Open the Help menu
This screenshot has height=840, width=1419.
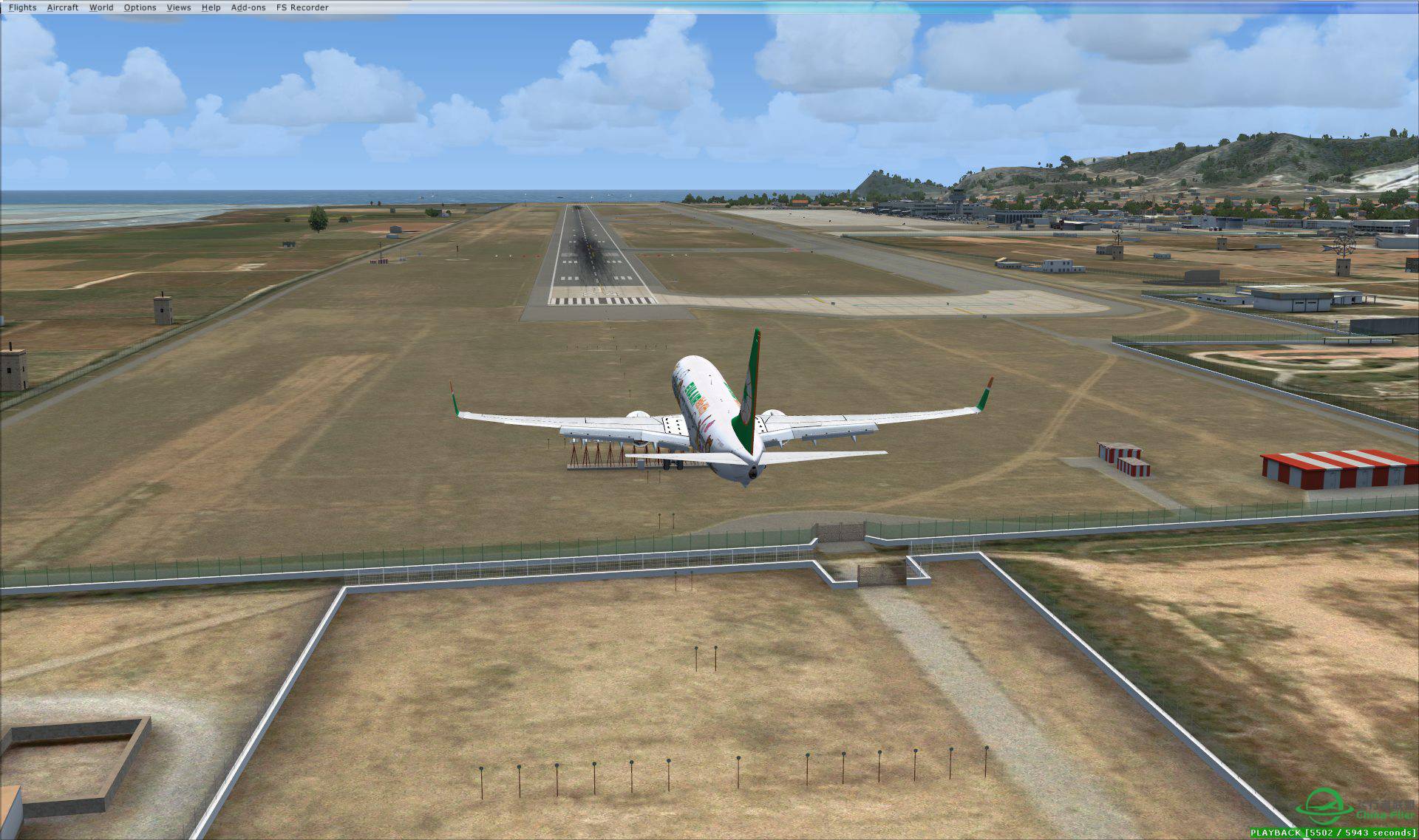click(x=211, y=7)
